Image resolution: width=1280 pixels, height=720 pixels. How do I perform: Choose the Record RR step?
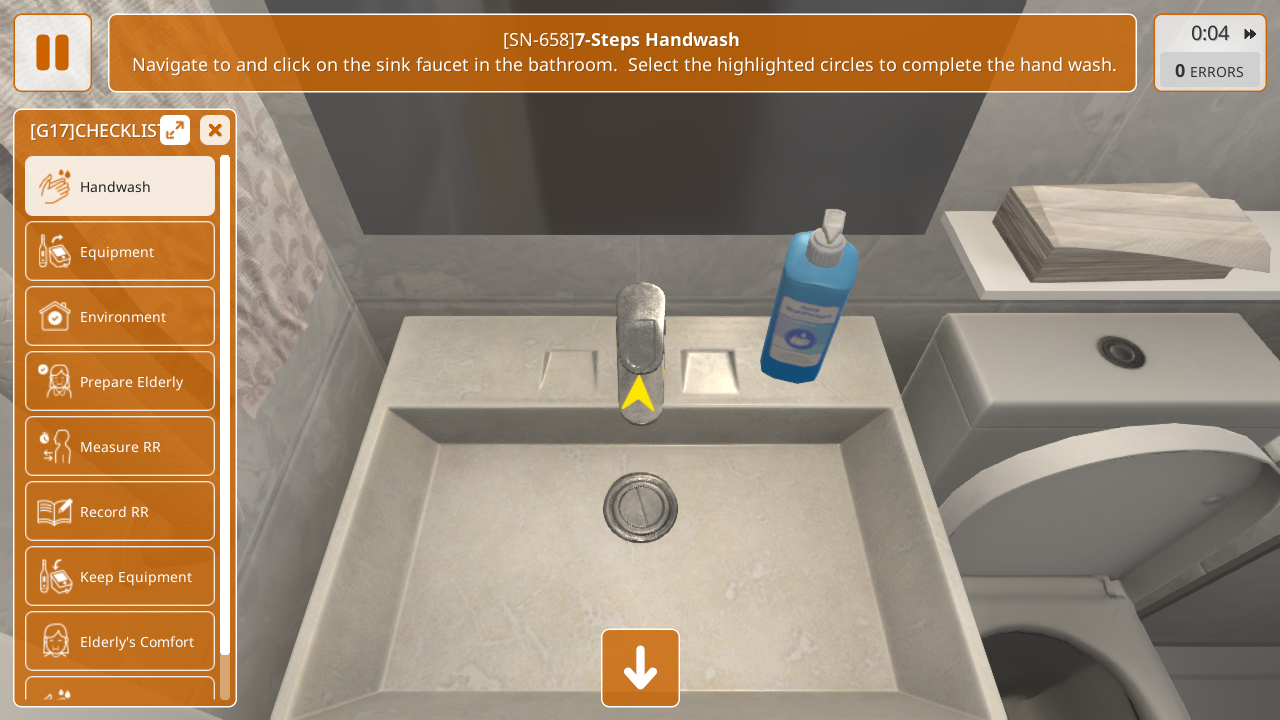120,511
